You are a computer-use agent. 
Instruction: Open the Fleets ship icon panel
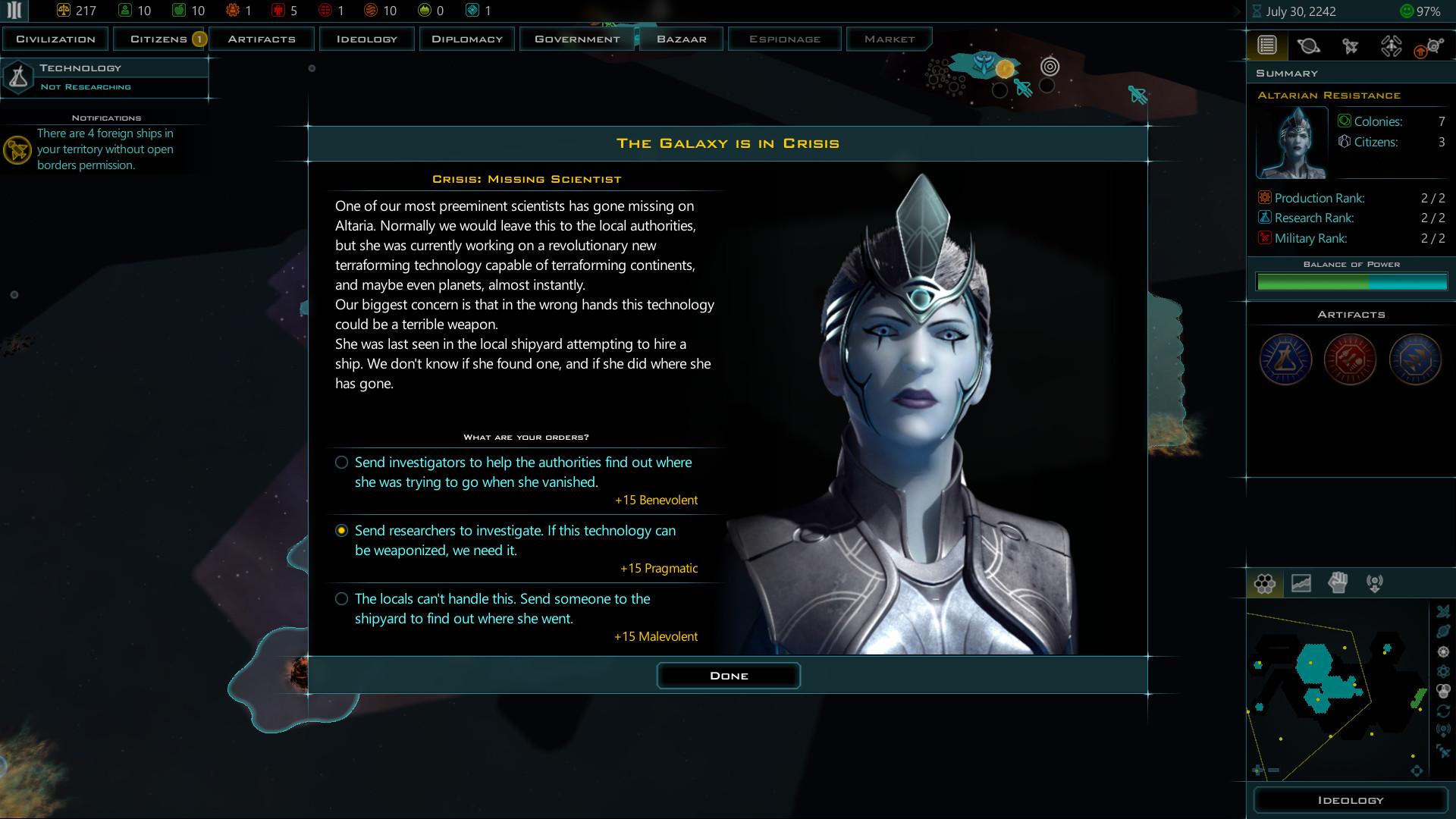(1351, 45)
